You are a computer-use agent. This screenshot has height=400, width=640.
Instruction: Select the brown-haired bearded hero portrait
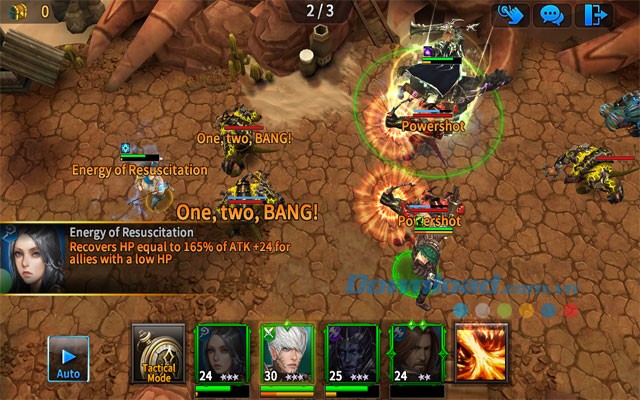click(x=416, y=353)
